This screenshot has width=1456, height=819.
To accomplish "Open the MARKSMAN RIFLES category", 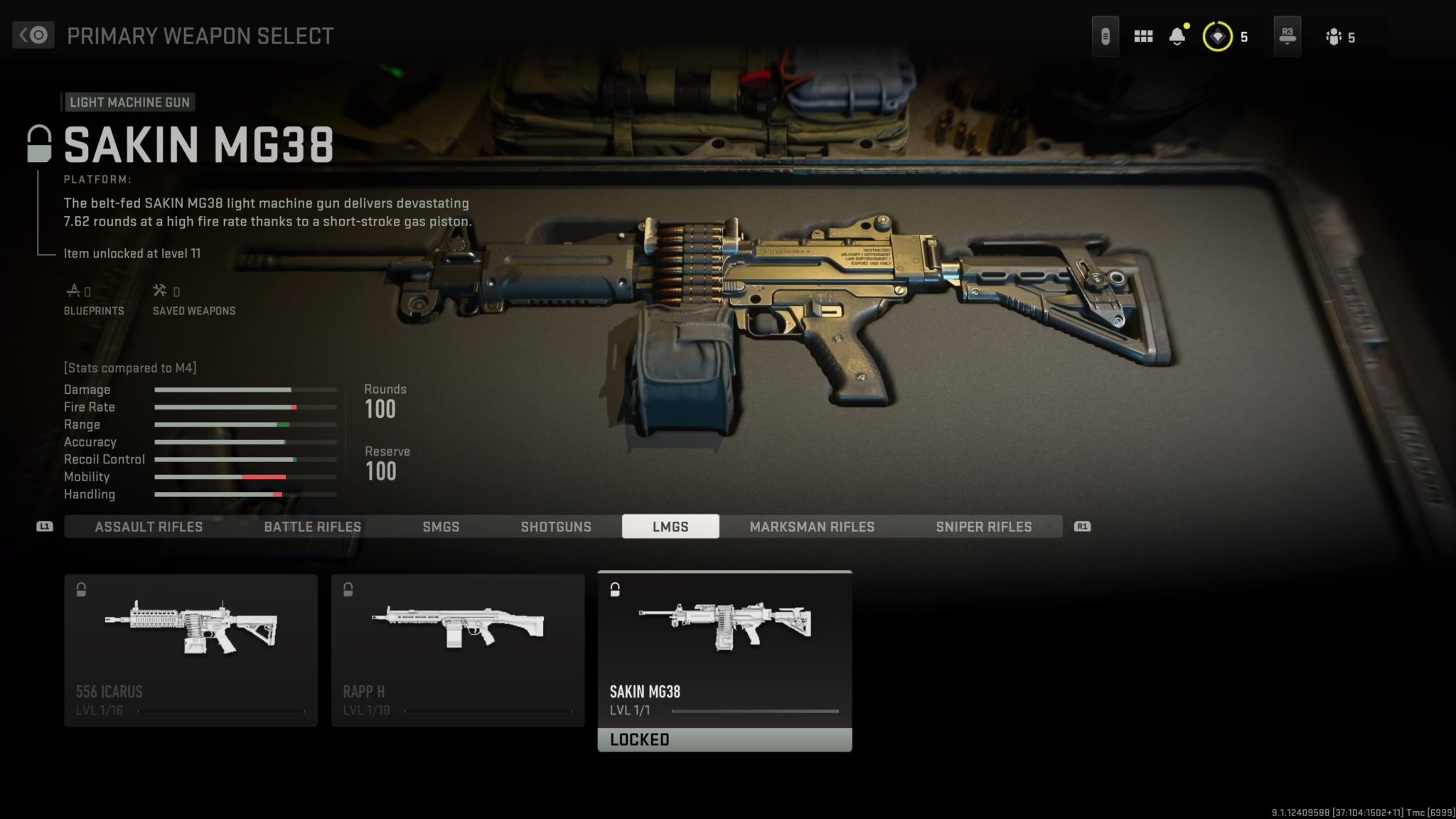I will coord(812,527).
